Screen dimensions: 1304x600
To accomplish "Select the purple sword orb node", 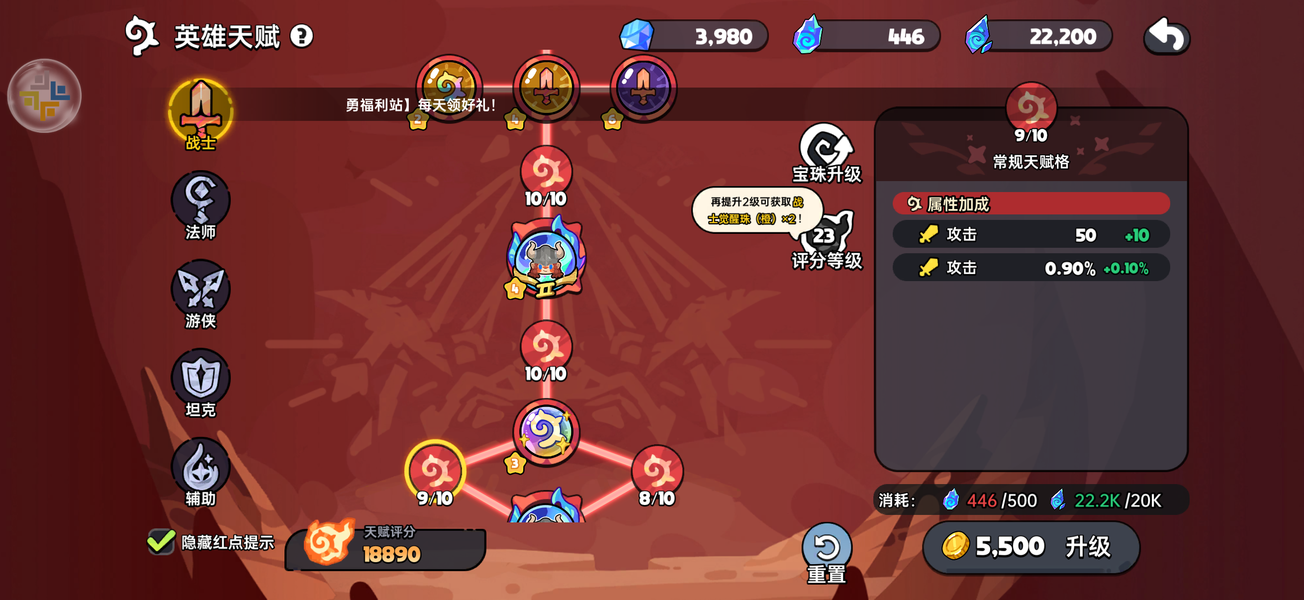I will click(643, 89).
